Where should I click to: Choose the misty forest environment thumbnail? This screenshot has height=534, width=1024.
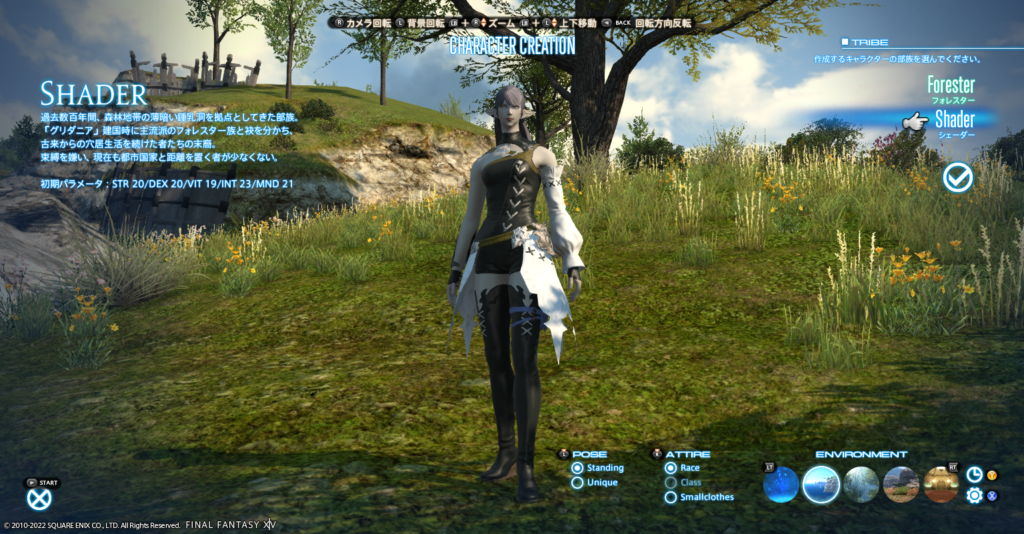(861, 485)
